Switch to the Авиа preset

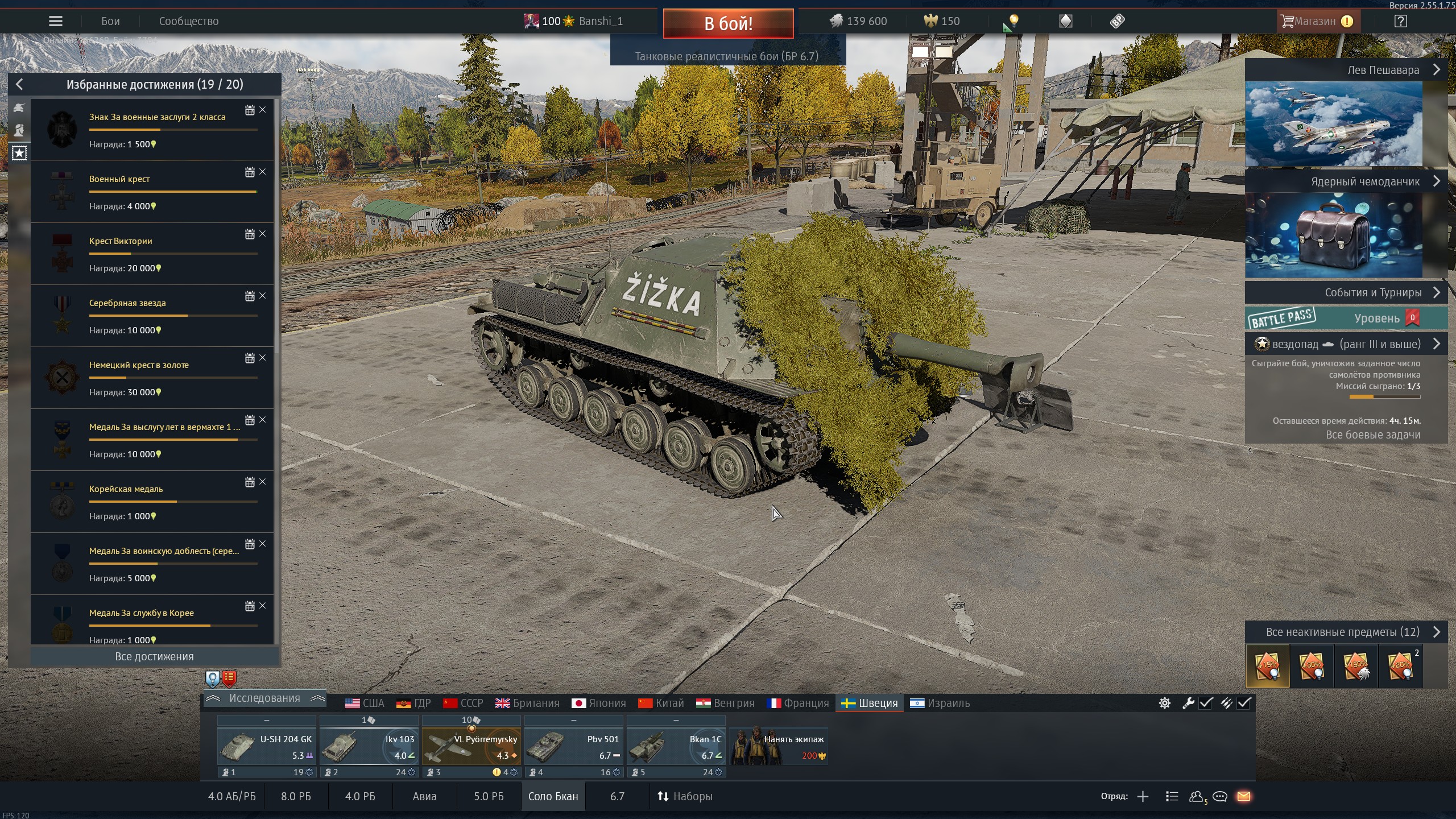point(424,796)
